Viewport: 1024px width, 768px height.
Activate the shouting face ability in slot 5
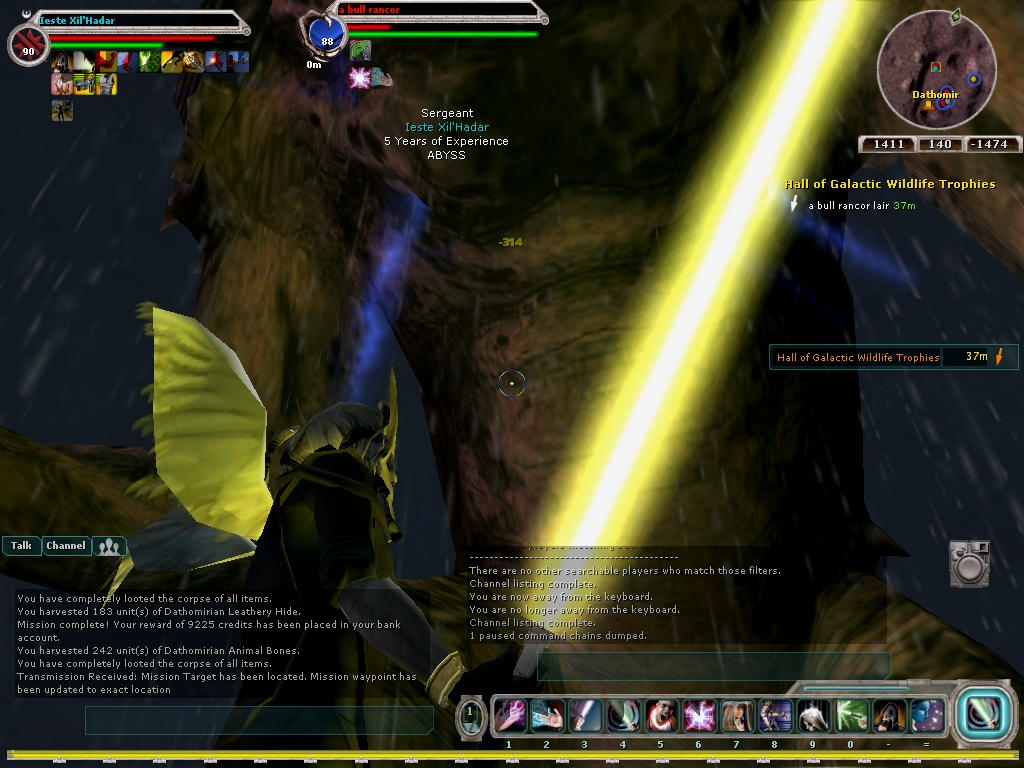[x=660, y=716]
